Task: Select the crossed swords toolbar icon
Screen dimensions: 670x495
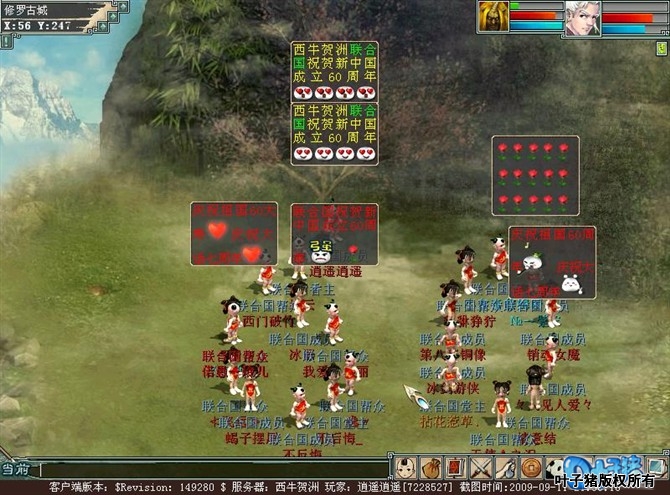Action: [480, 467]
